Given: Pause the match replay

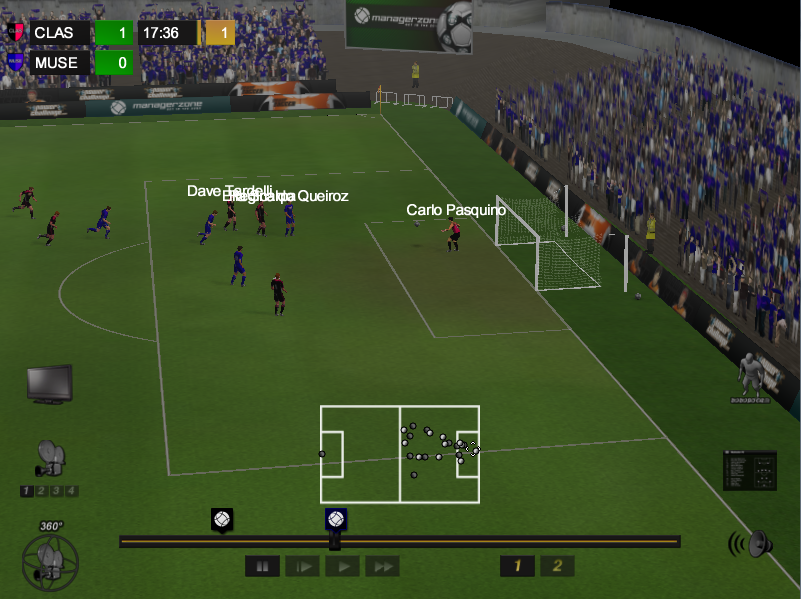Looking at the screenshot, I should pyautogui.click(x=262, y=567).
